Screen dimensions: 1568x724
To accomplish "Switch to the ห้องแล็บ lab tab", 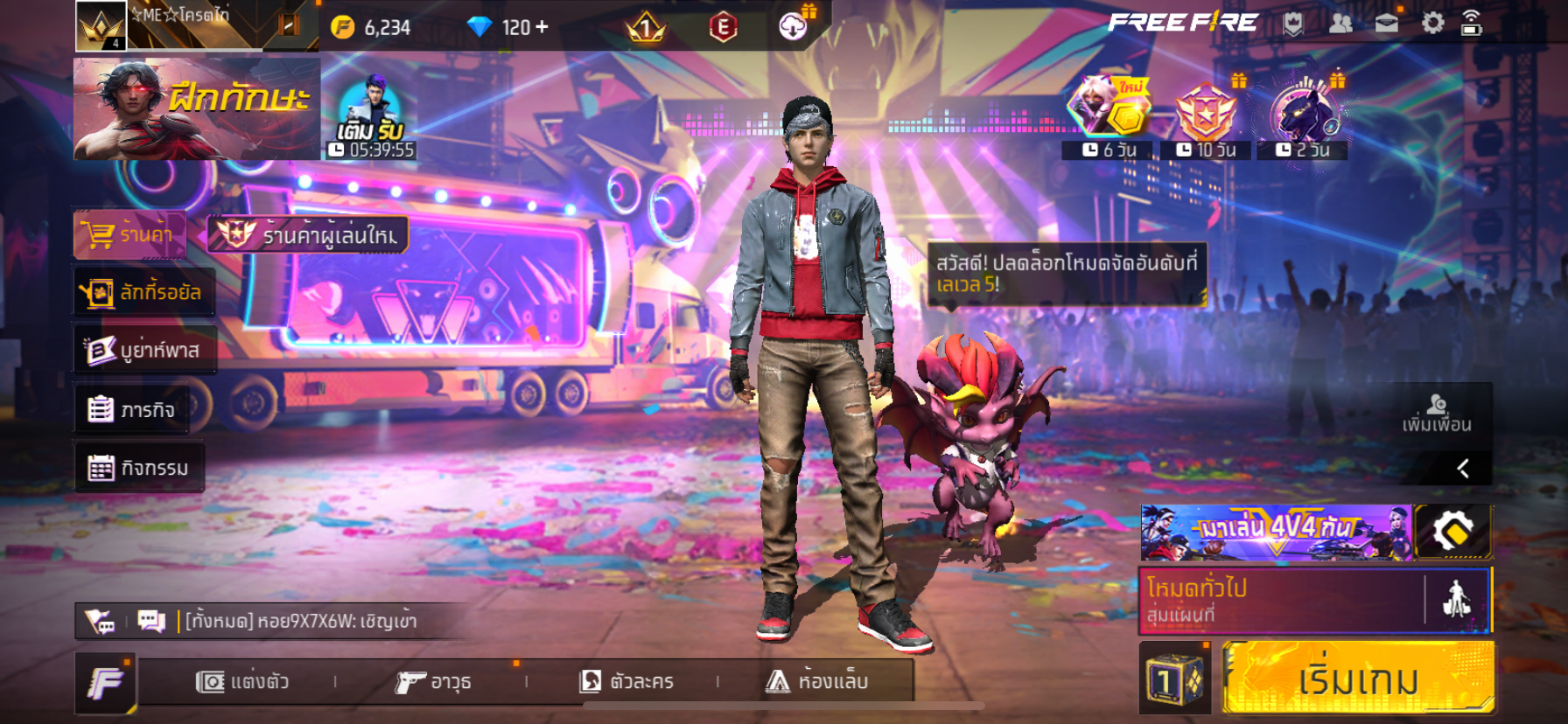I will point(817,681).
